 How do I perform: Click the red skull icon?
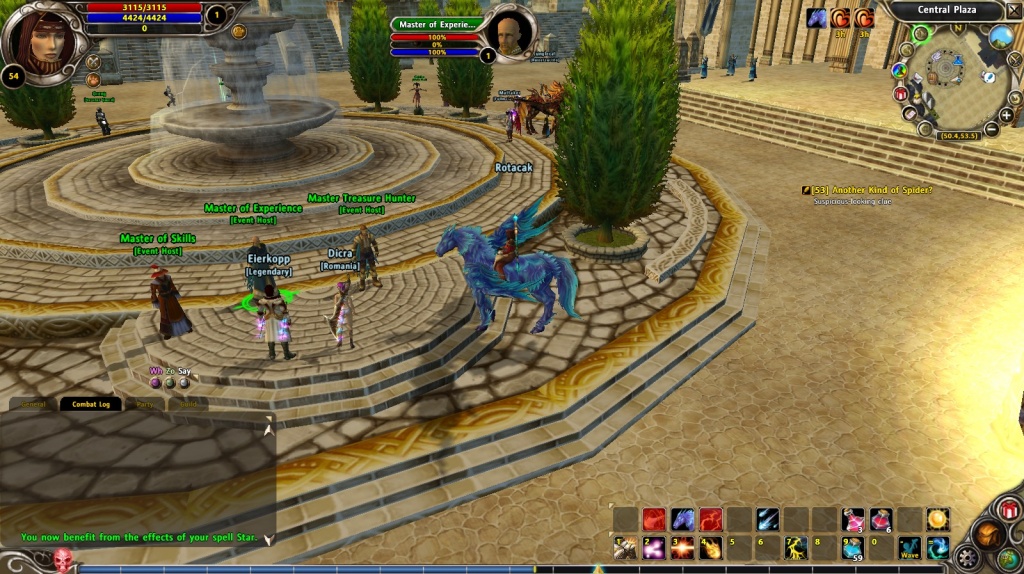pyautogui.click(x=63, y=560)
